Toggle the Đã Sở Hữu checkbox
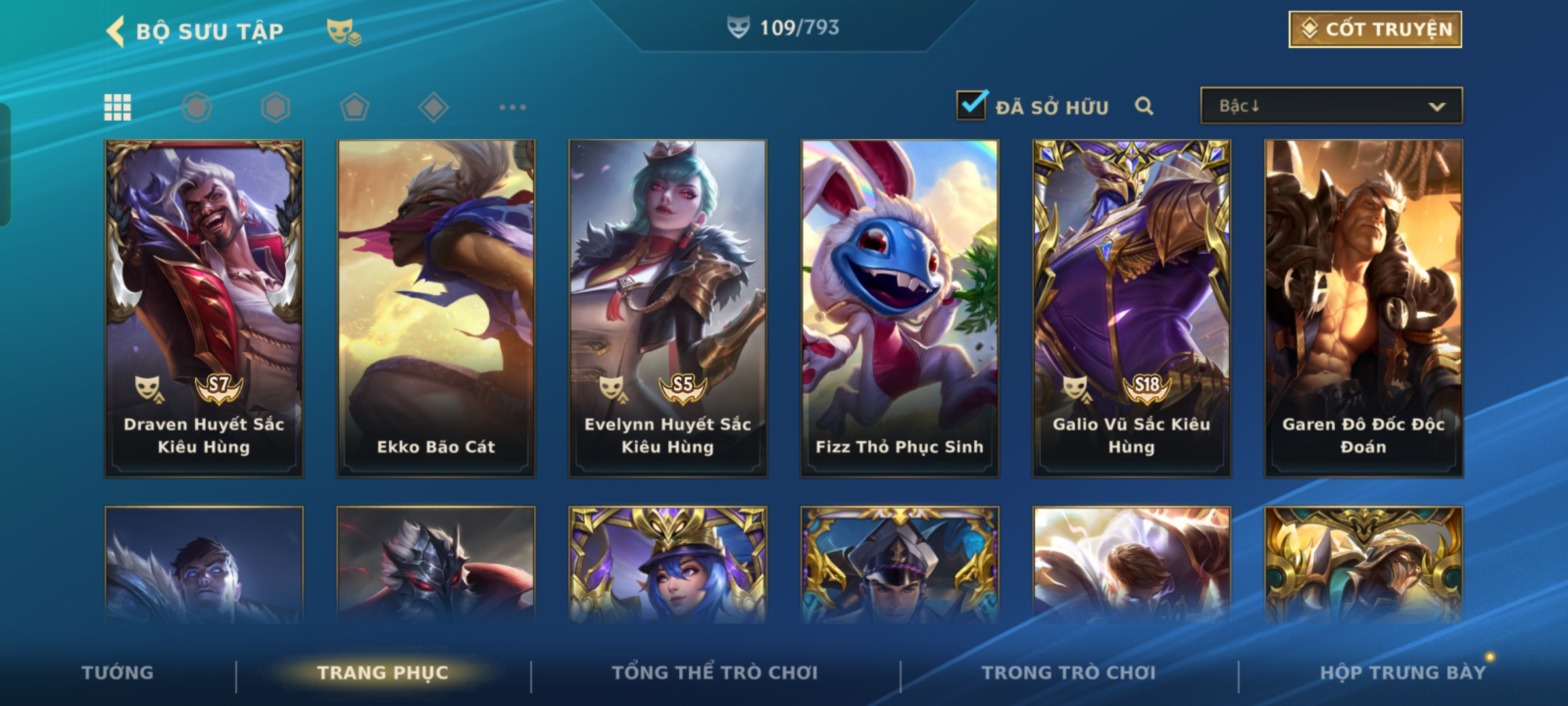 [x=972, y=105]
